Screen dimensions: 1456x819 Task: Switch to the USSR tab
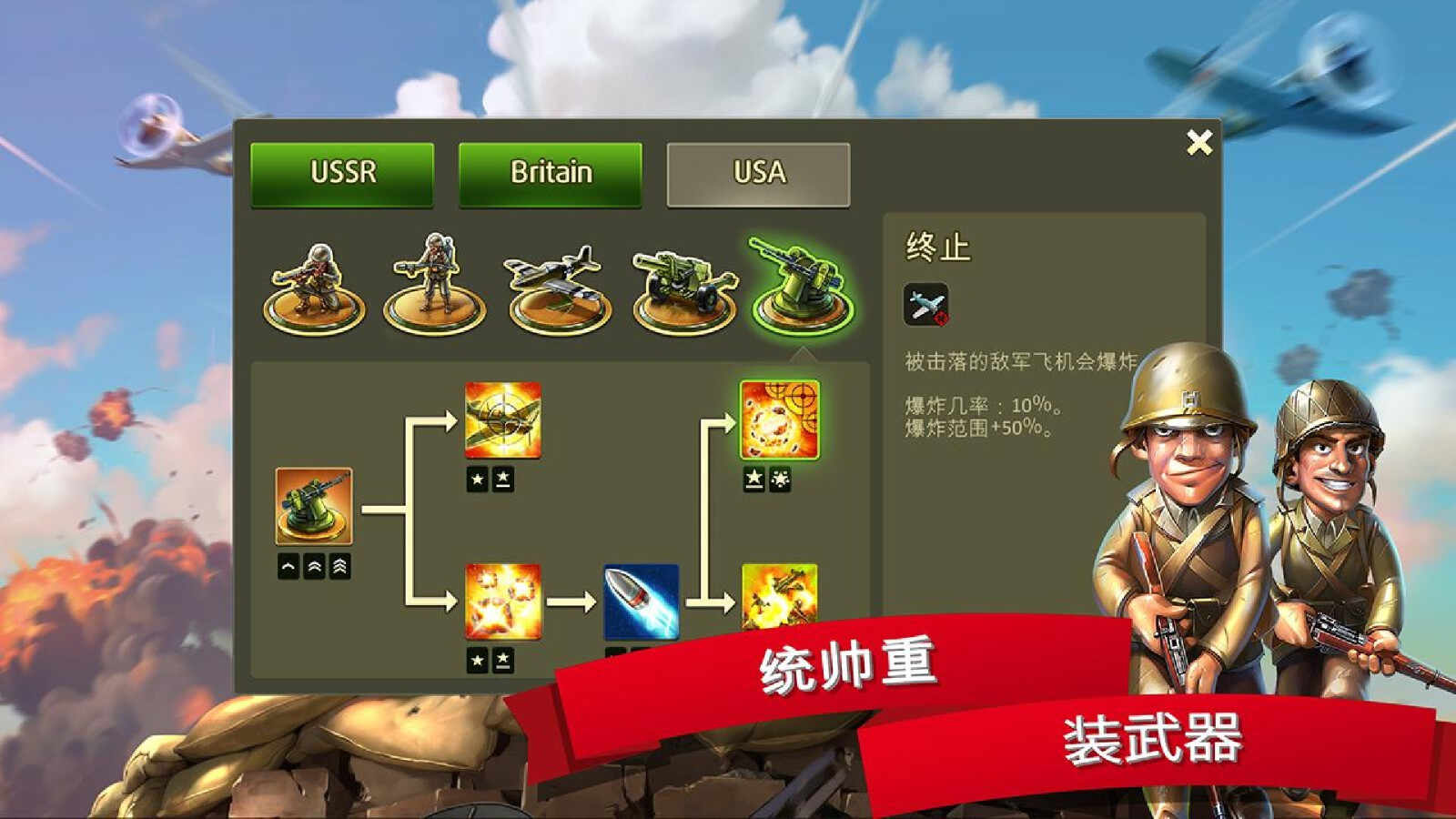(343, 173)
